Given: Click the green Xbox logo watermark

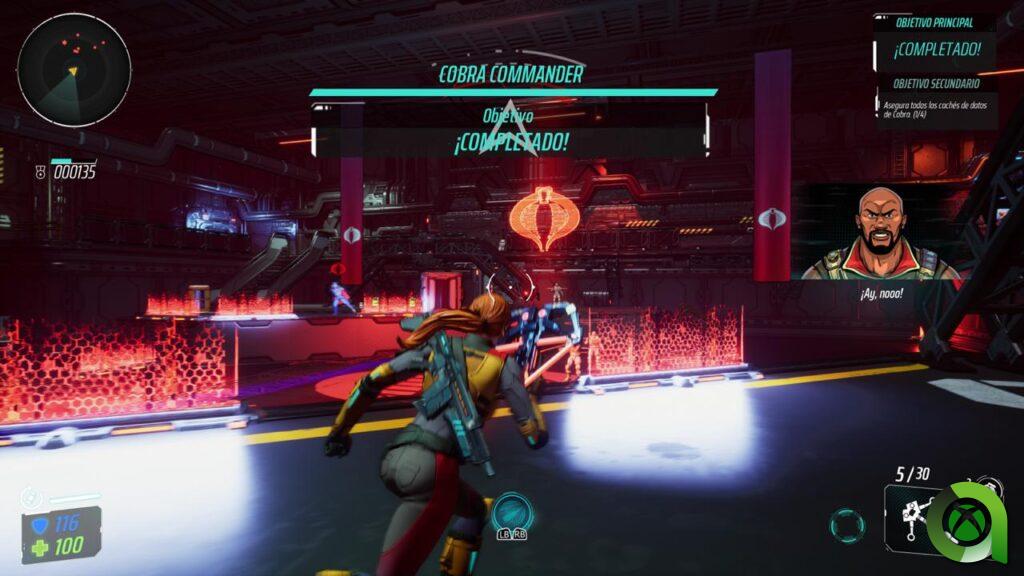Looking at the screenshot, I should [972, 520].
